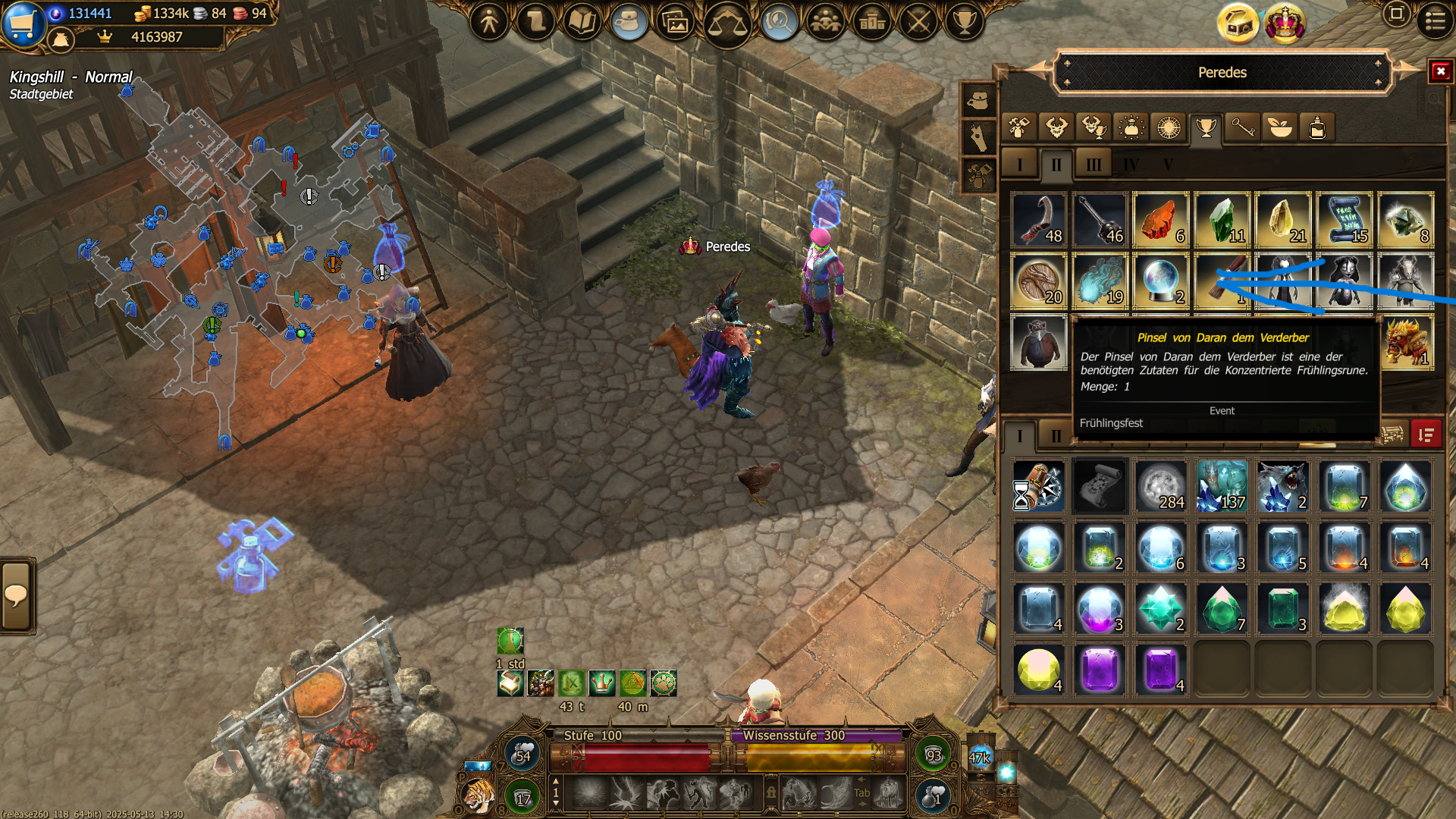1456x819 pixels.
Task: Toggle the fullscreen window button
Action: pos(1396,14)
